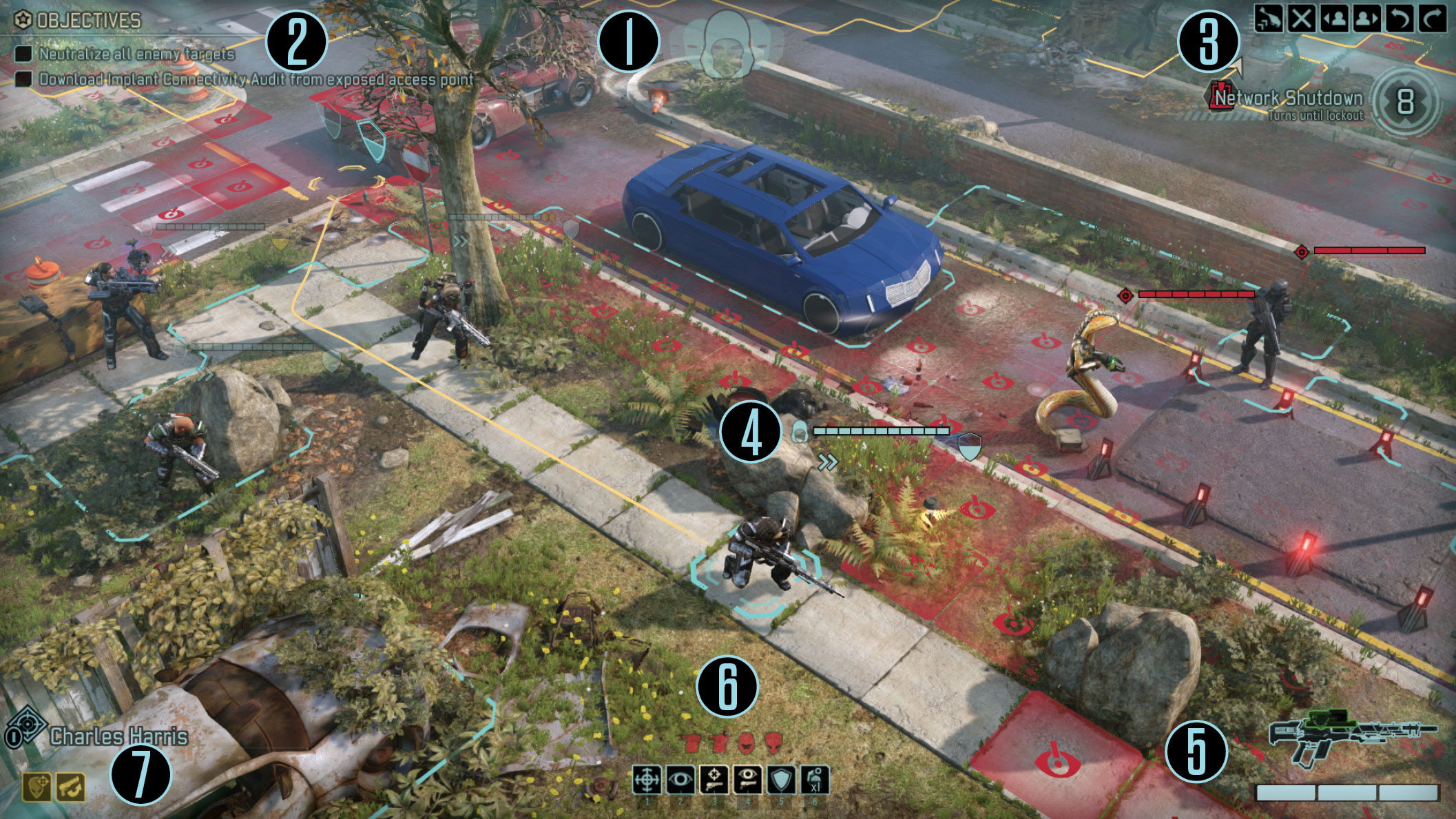
Task: Fire the Pistol Shot ability
Action: click(x=714, y=780)
